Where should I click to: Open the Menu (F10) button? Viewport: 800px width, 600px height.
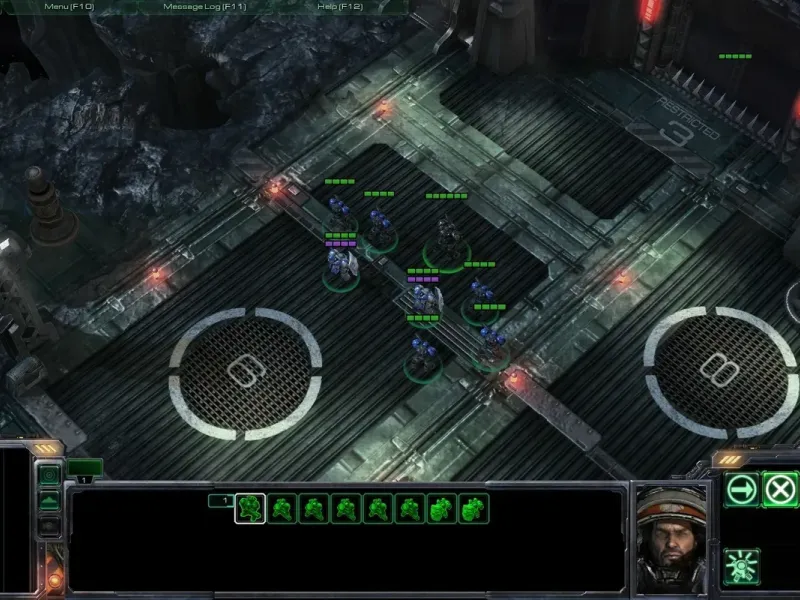(69, 6)
